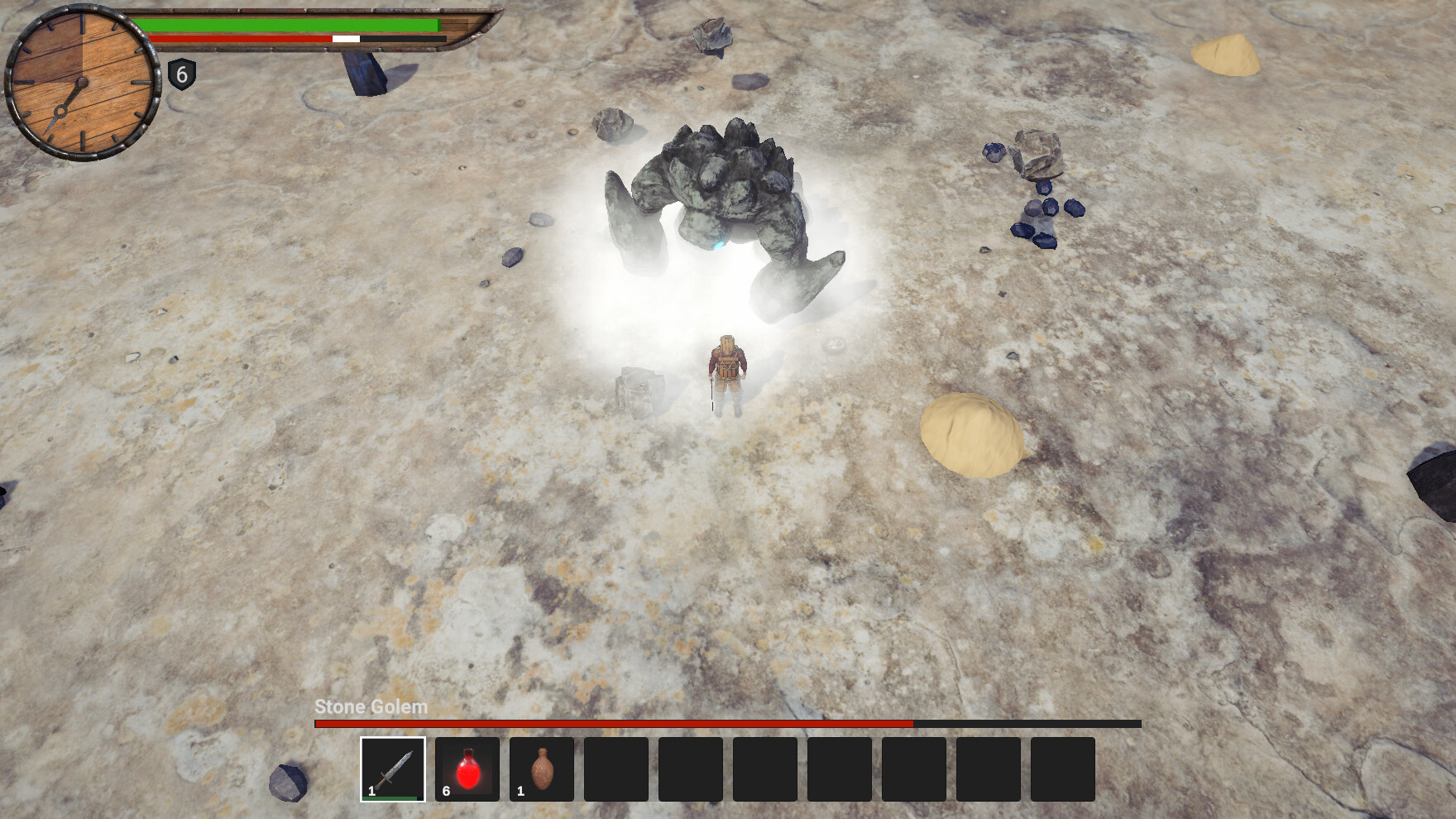Click the wooden day clock dial

82,83
